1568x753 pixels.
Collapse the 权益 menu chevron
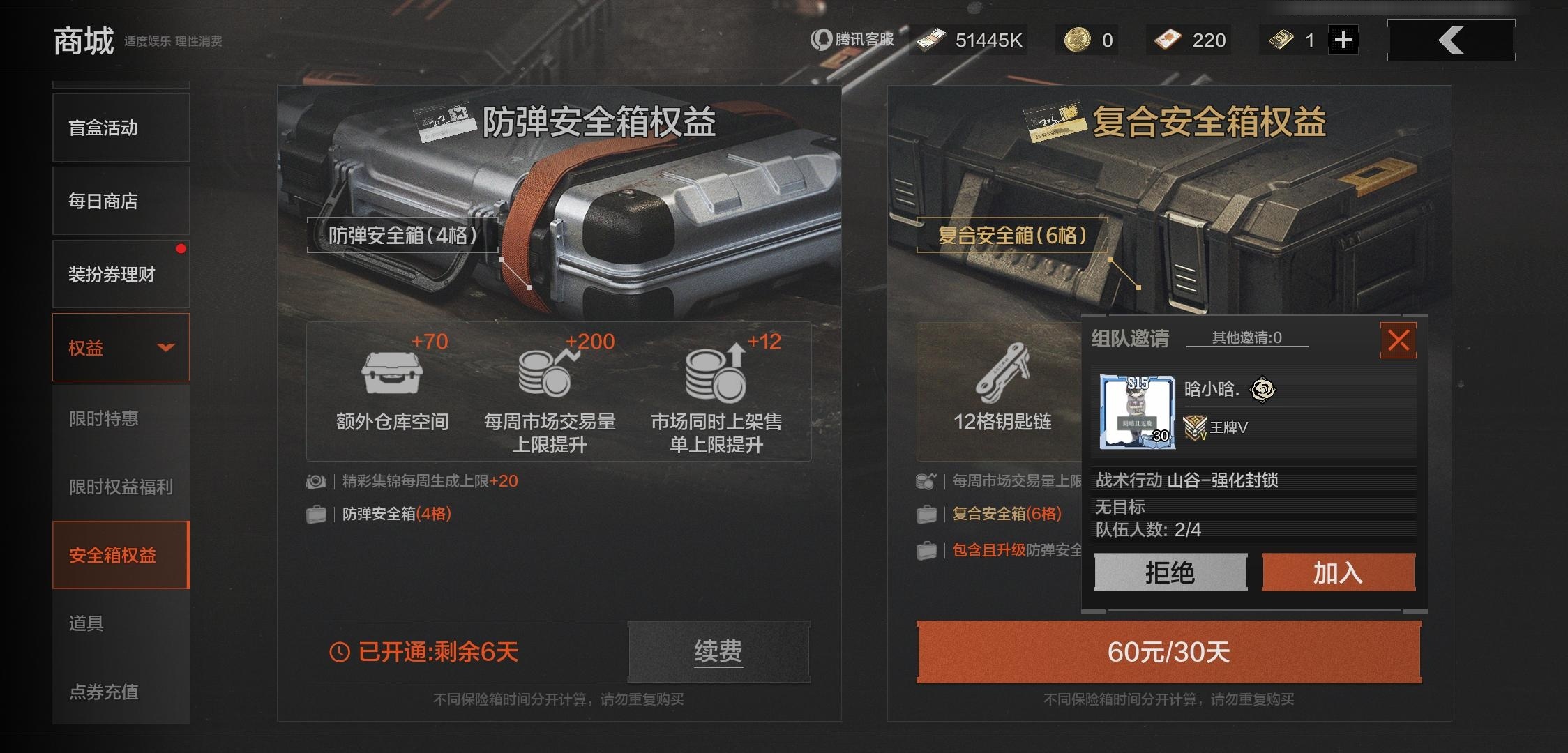[x=165, y=347]
